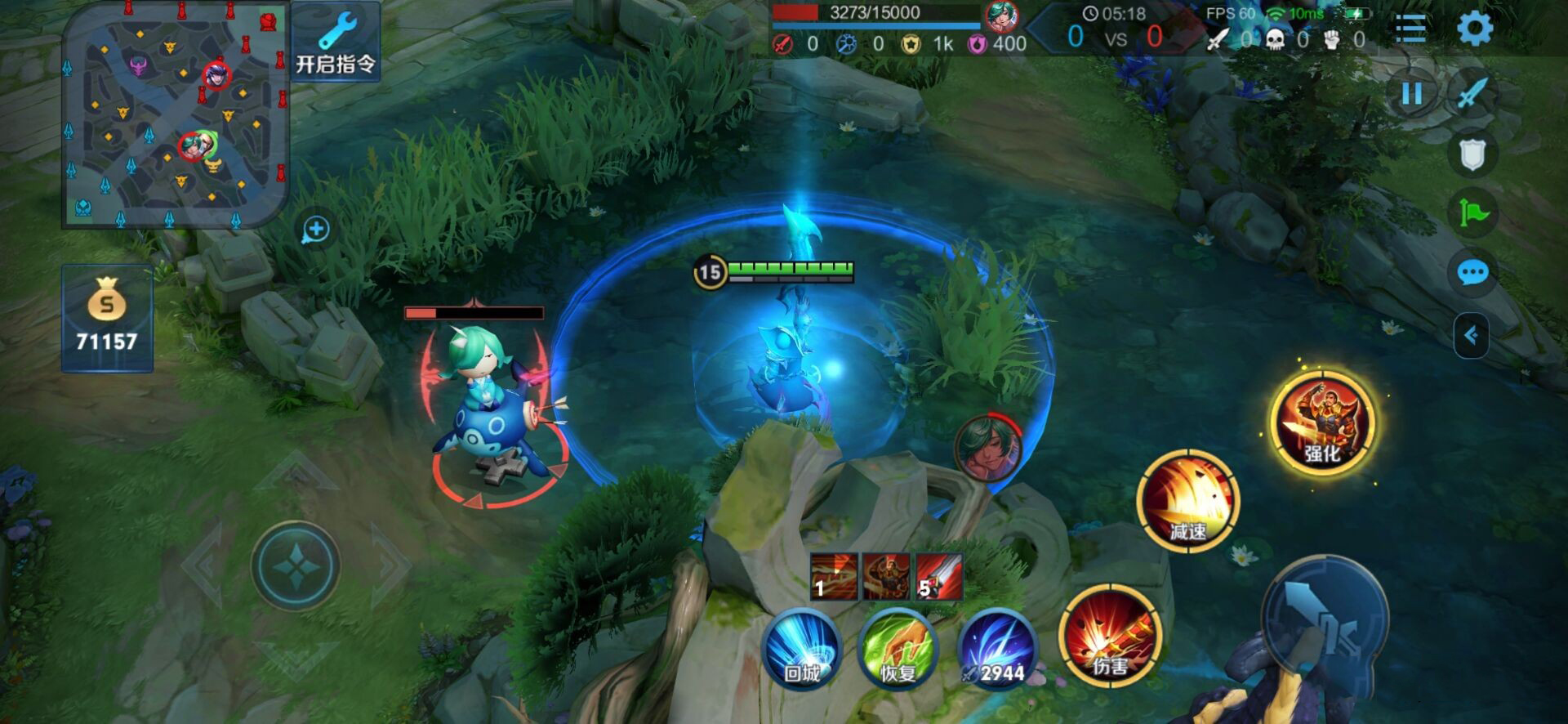Screen dimensions: 1568x724
Task: Open the scoreboard list icon
Action: 1410,29
